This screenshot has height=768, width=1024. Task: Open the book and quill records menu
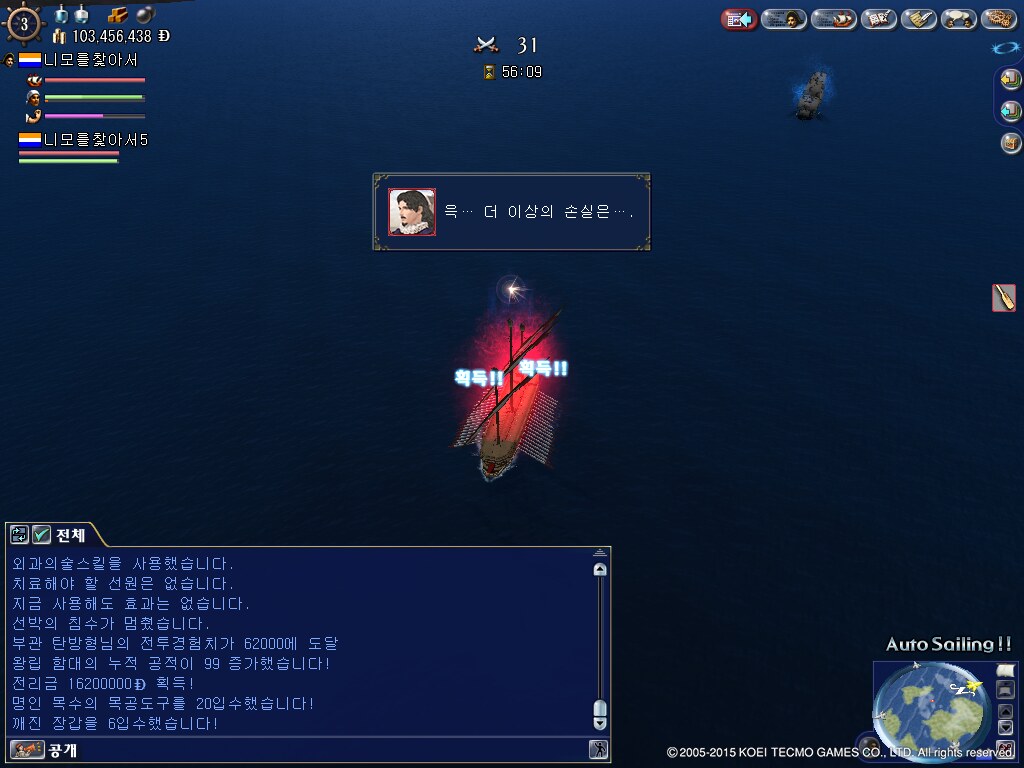(x=879, y=19)
